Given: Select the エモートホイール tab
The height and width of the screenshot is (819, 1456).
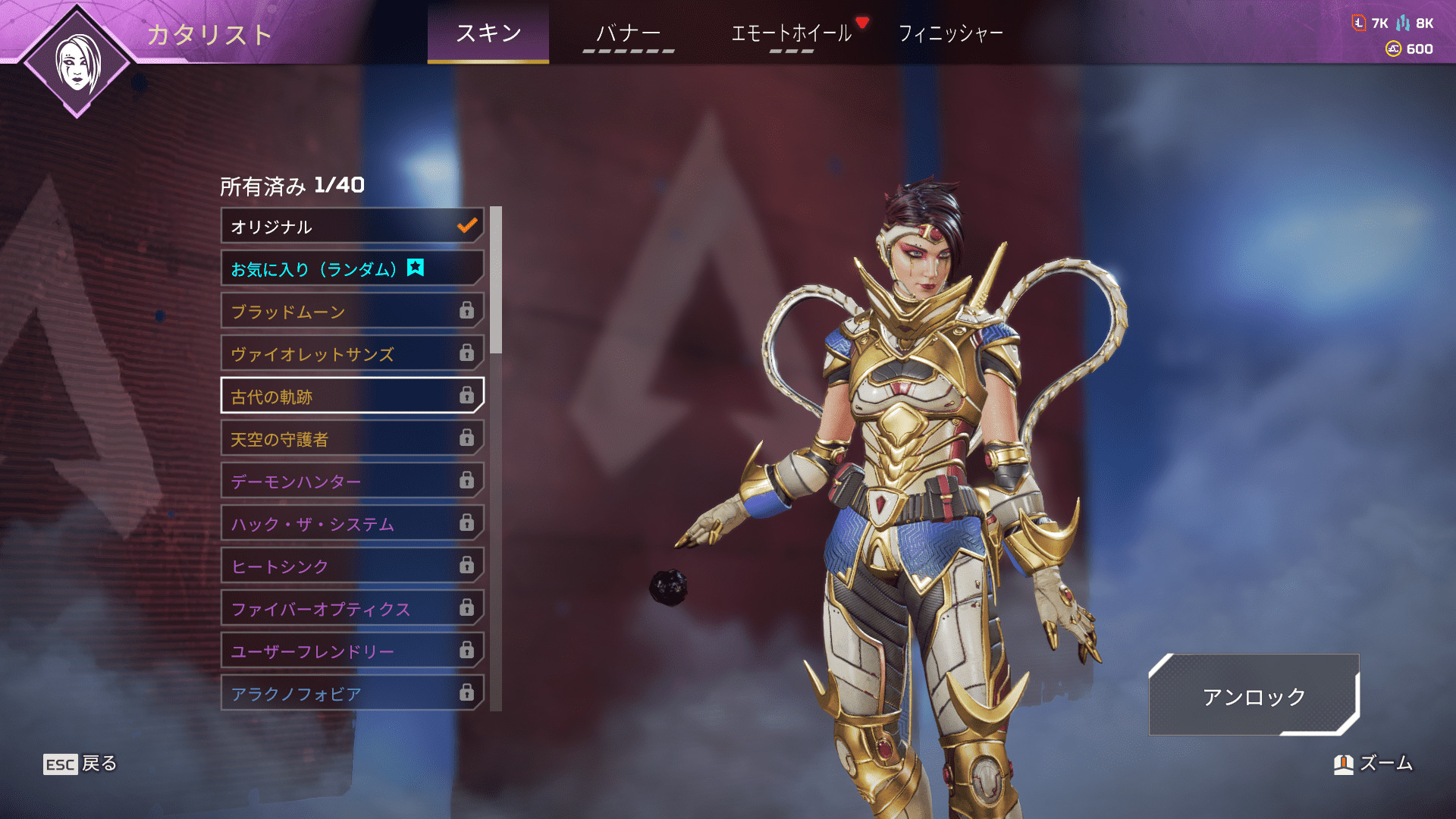Looking at the screenshot, I should 791,33.
